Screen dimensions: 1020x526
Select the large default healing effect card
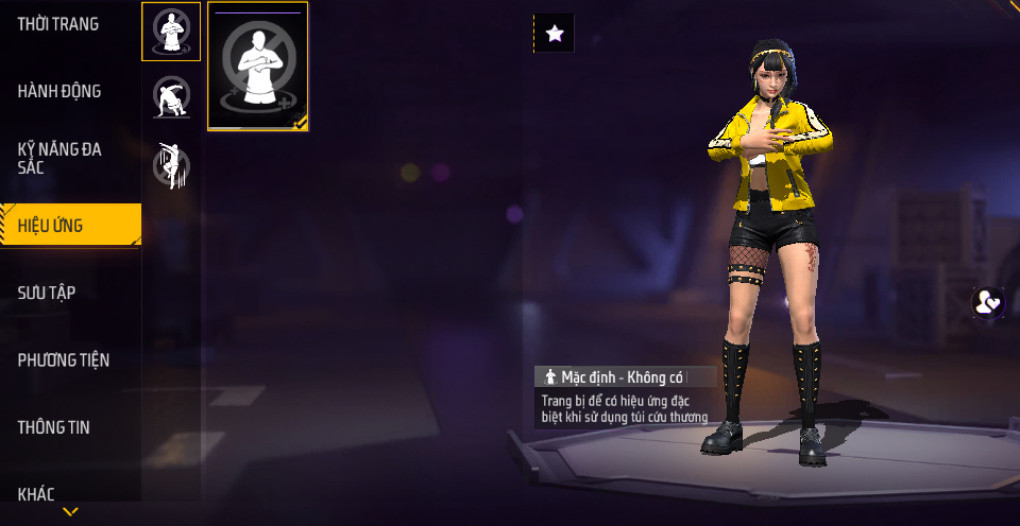[258, 66]
